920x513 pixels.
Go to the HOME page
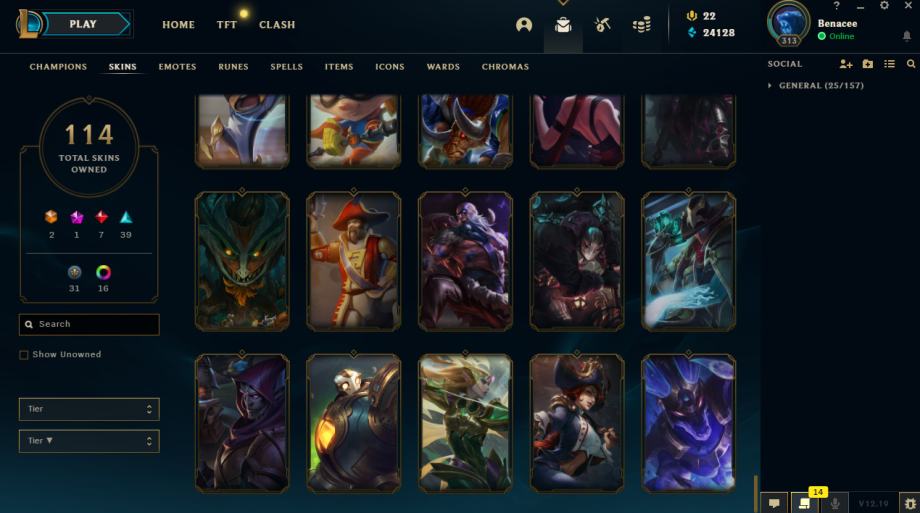click(x=178, y=25)
